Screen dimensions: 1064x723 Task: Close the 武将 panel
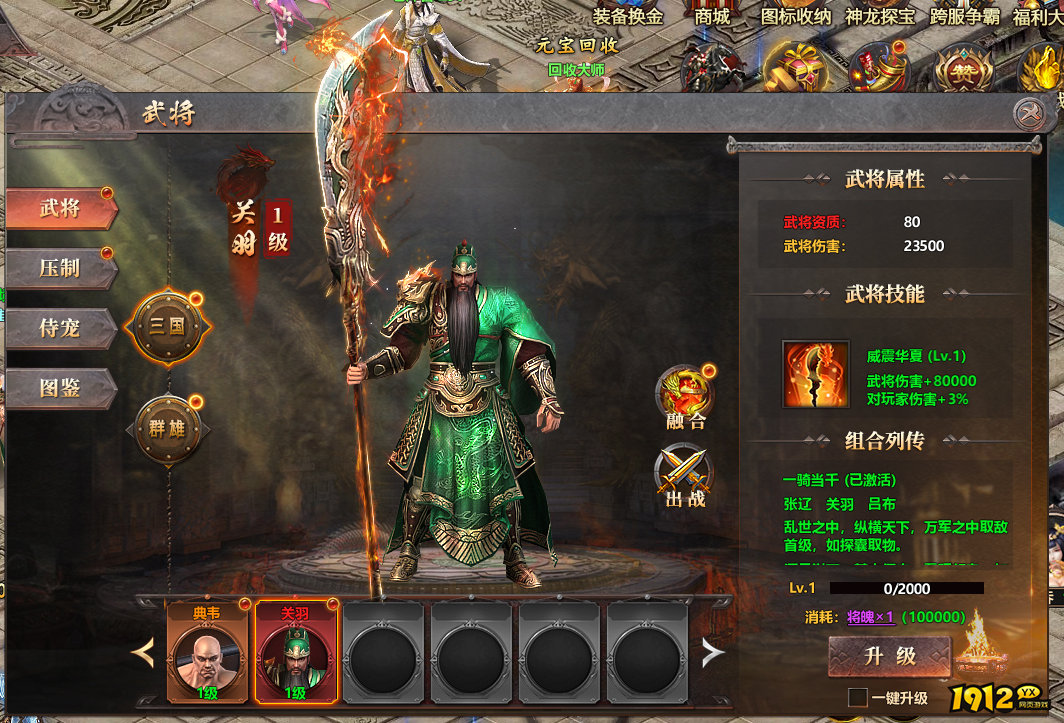tap(1028, 114)
